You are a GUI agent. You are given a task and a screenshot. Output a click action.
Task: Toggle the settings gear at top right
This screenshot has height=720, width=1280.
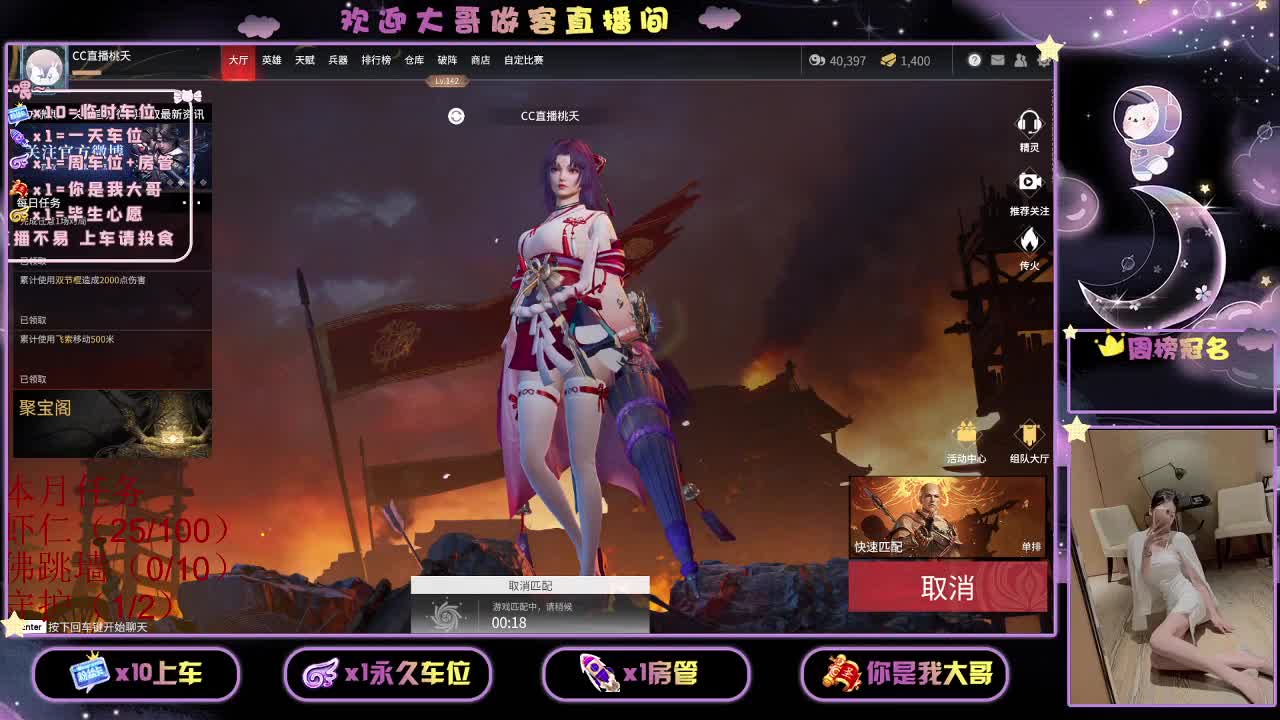coord(1045,61)
